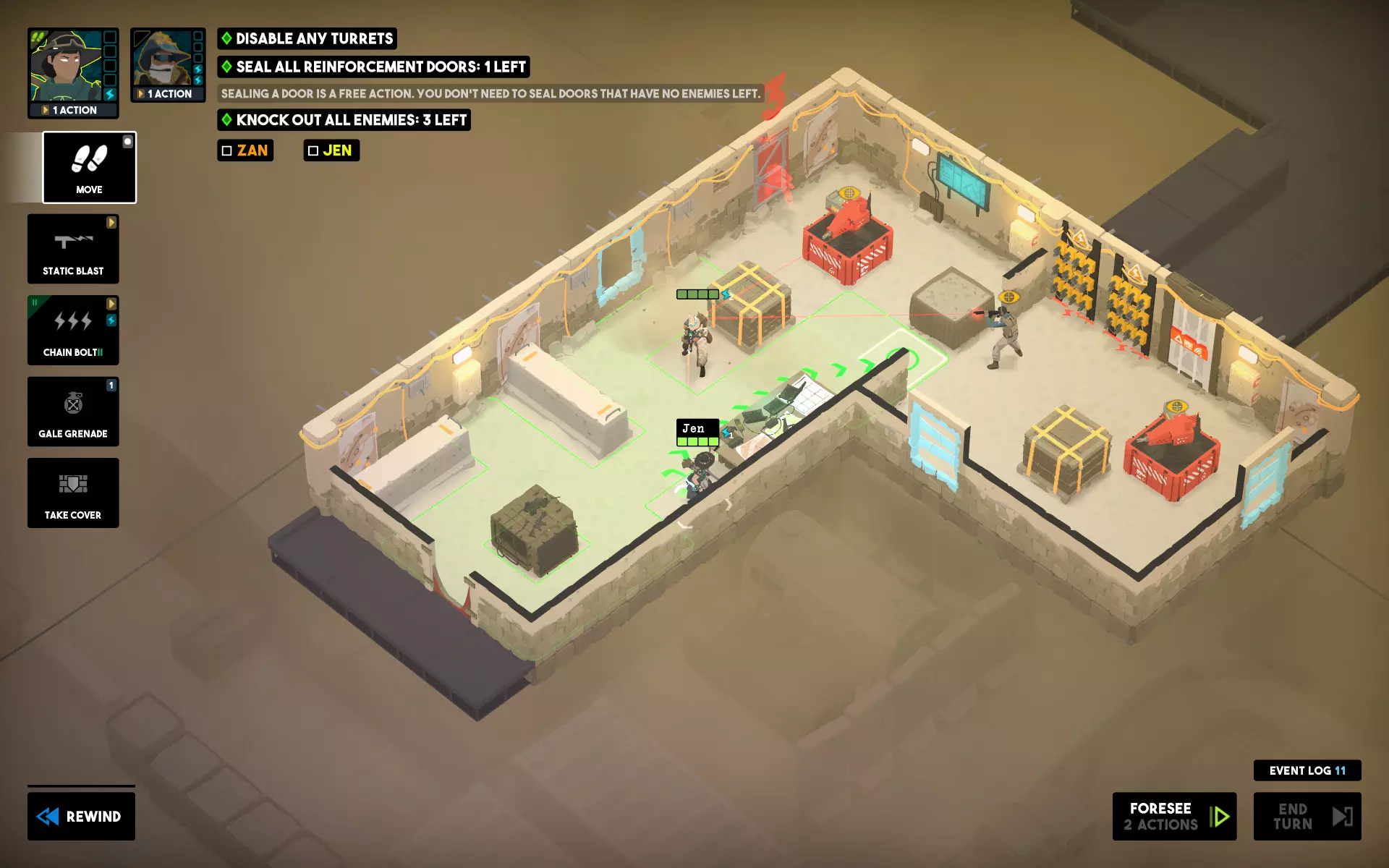Viewport: 1389px width, 868px height.
Task: Select the Move action
Action: coord(89,167)
